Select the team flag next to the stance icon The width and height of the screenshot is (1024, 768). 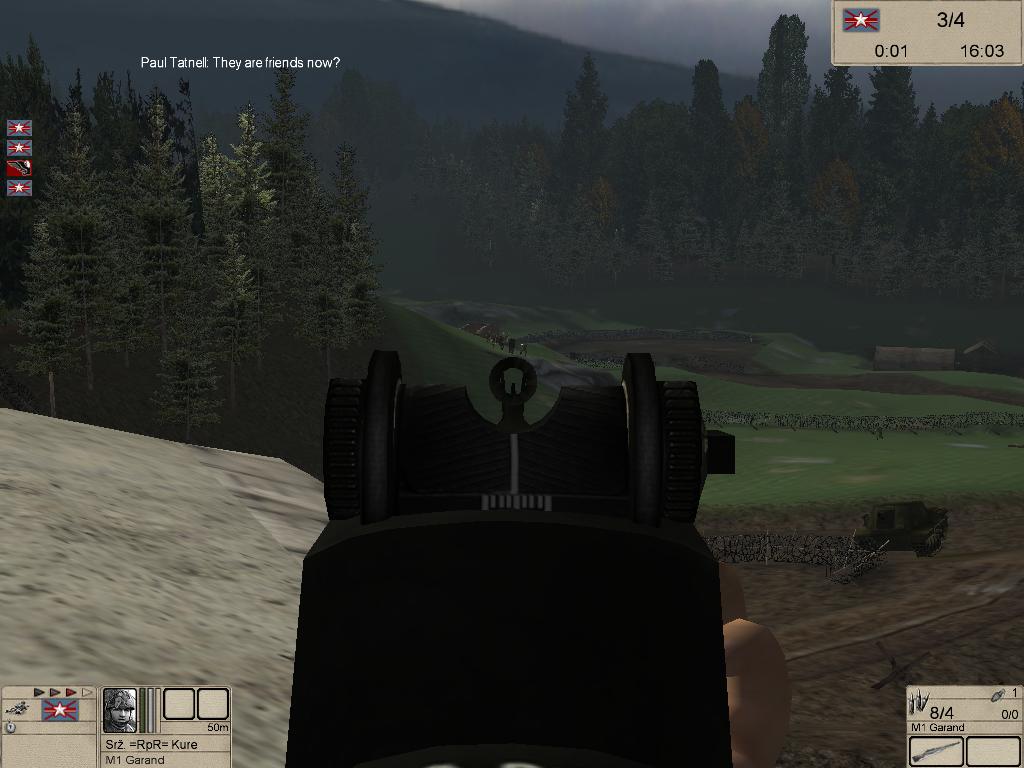[59, 711]
